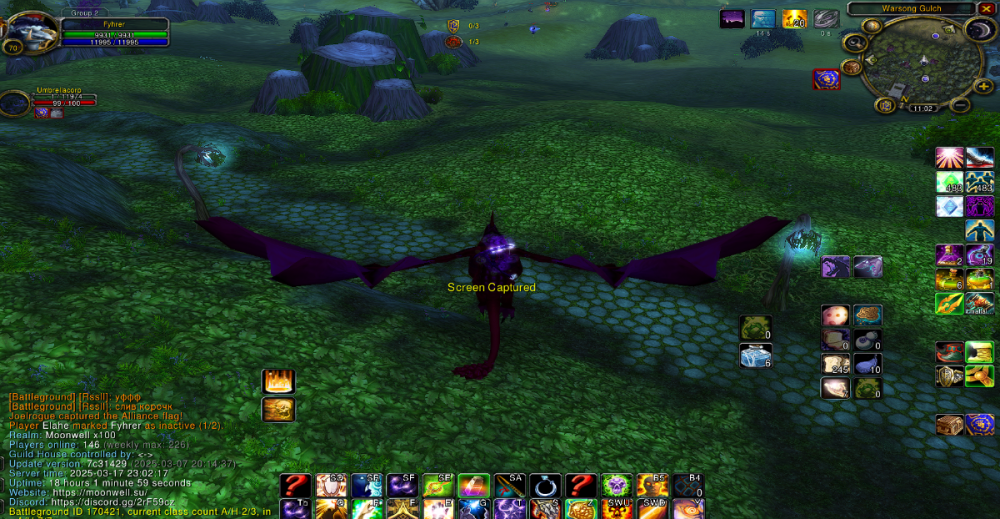Drink the purple potion with count 2
The image size is (1000, 519).
pos(949,255)
